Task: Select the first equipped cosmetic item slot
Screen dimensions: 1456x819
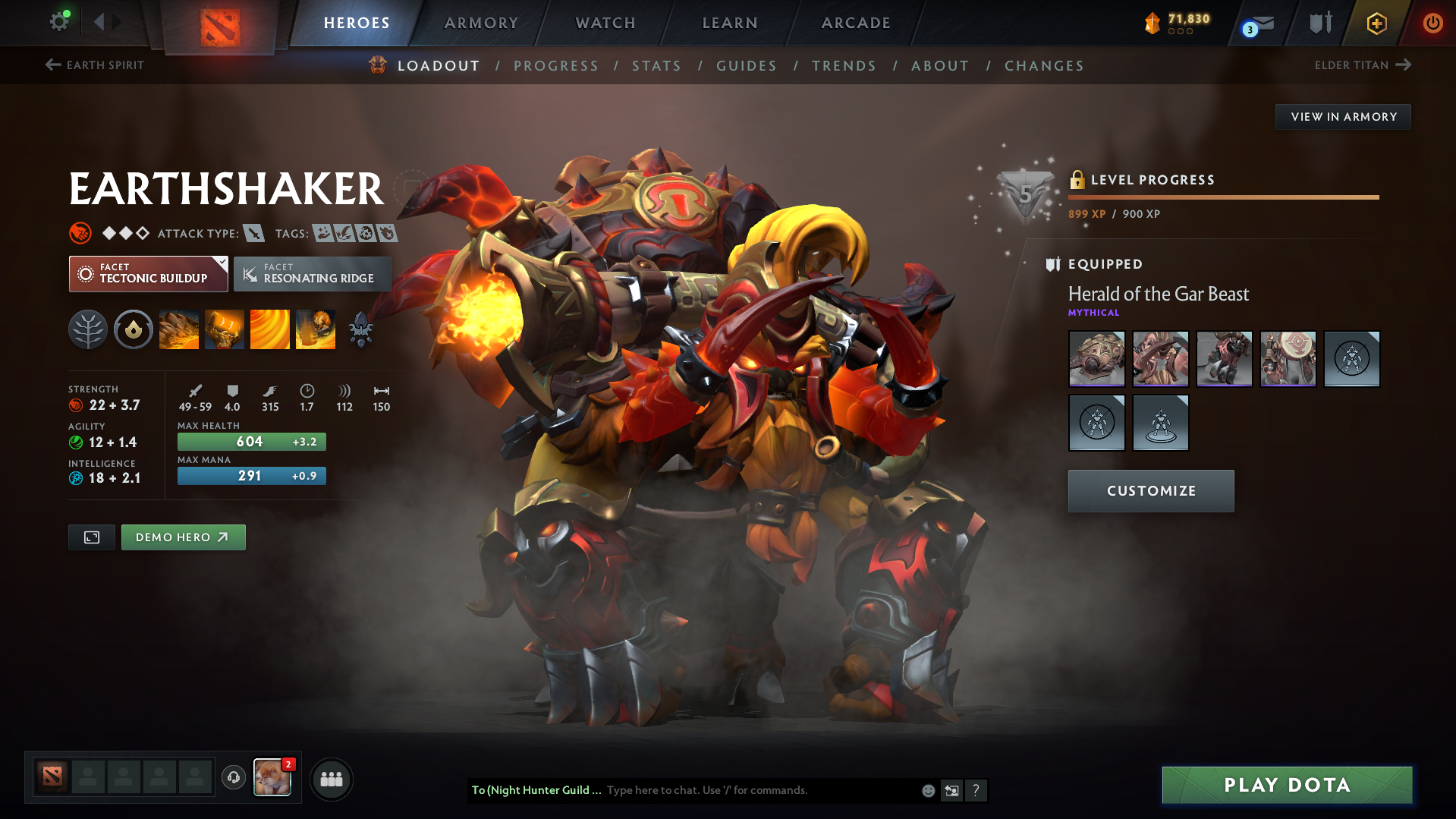Action: [x=1096, y=359]
